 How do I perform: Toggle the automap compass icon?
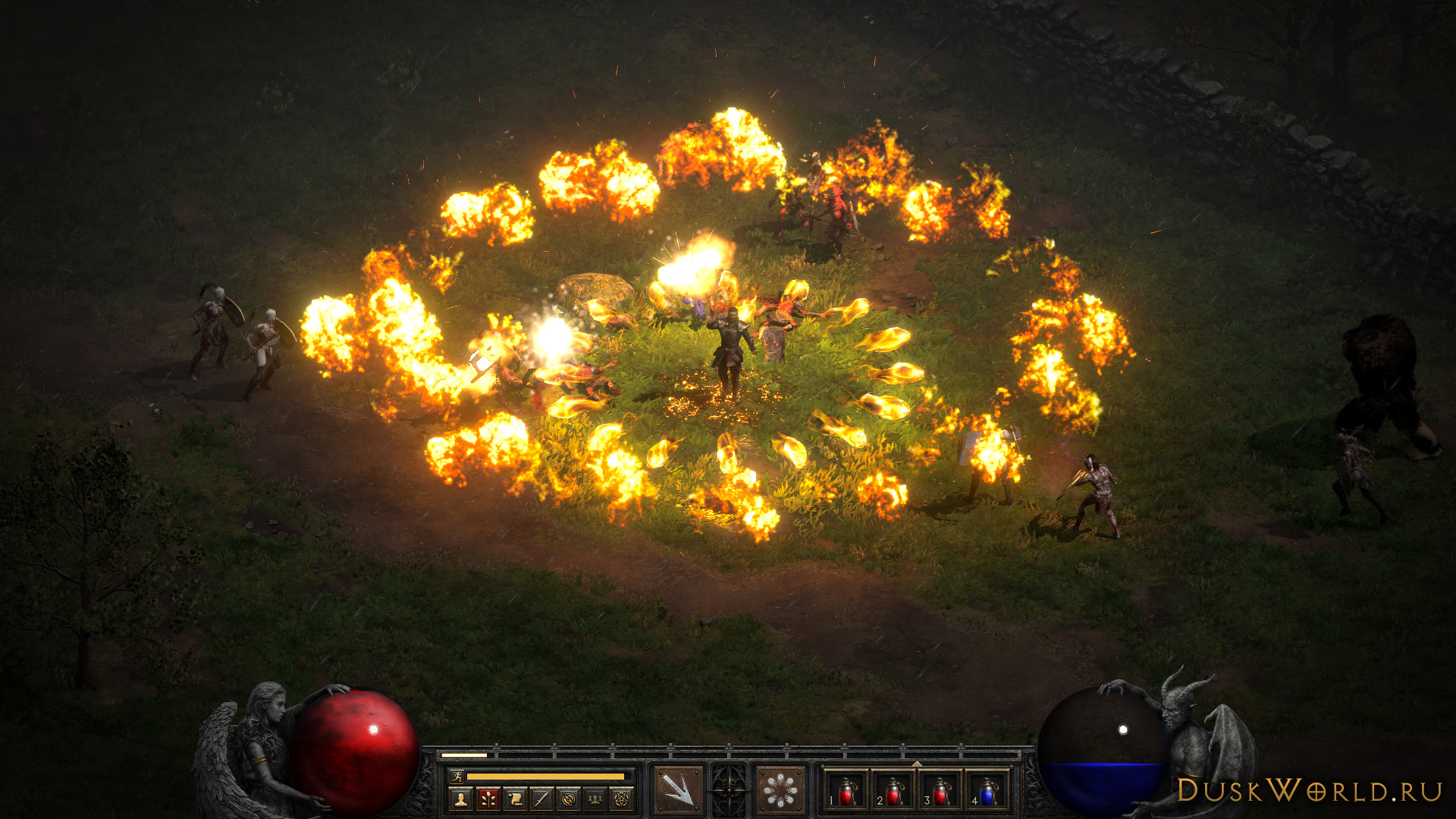569,799
